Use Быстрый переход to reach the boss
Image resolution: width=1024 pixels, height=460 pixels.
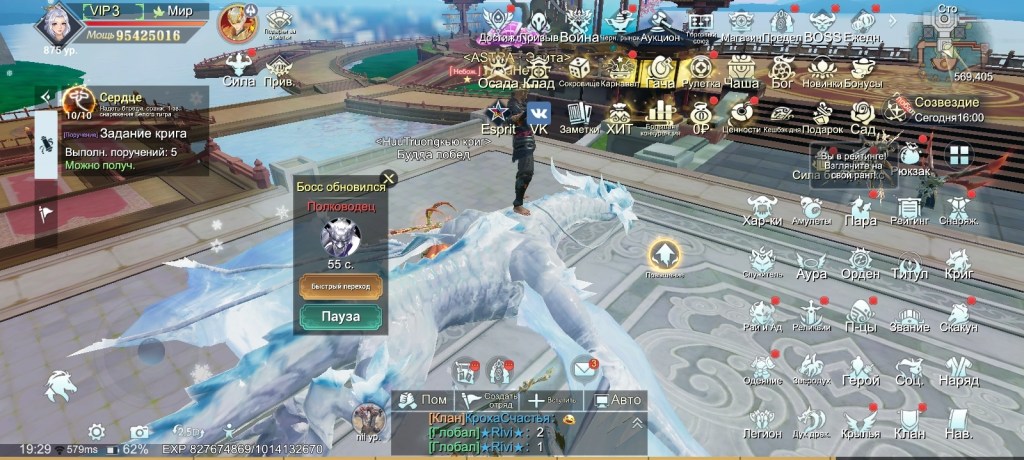(340, 286)
